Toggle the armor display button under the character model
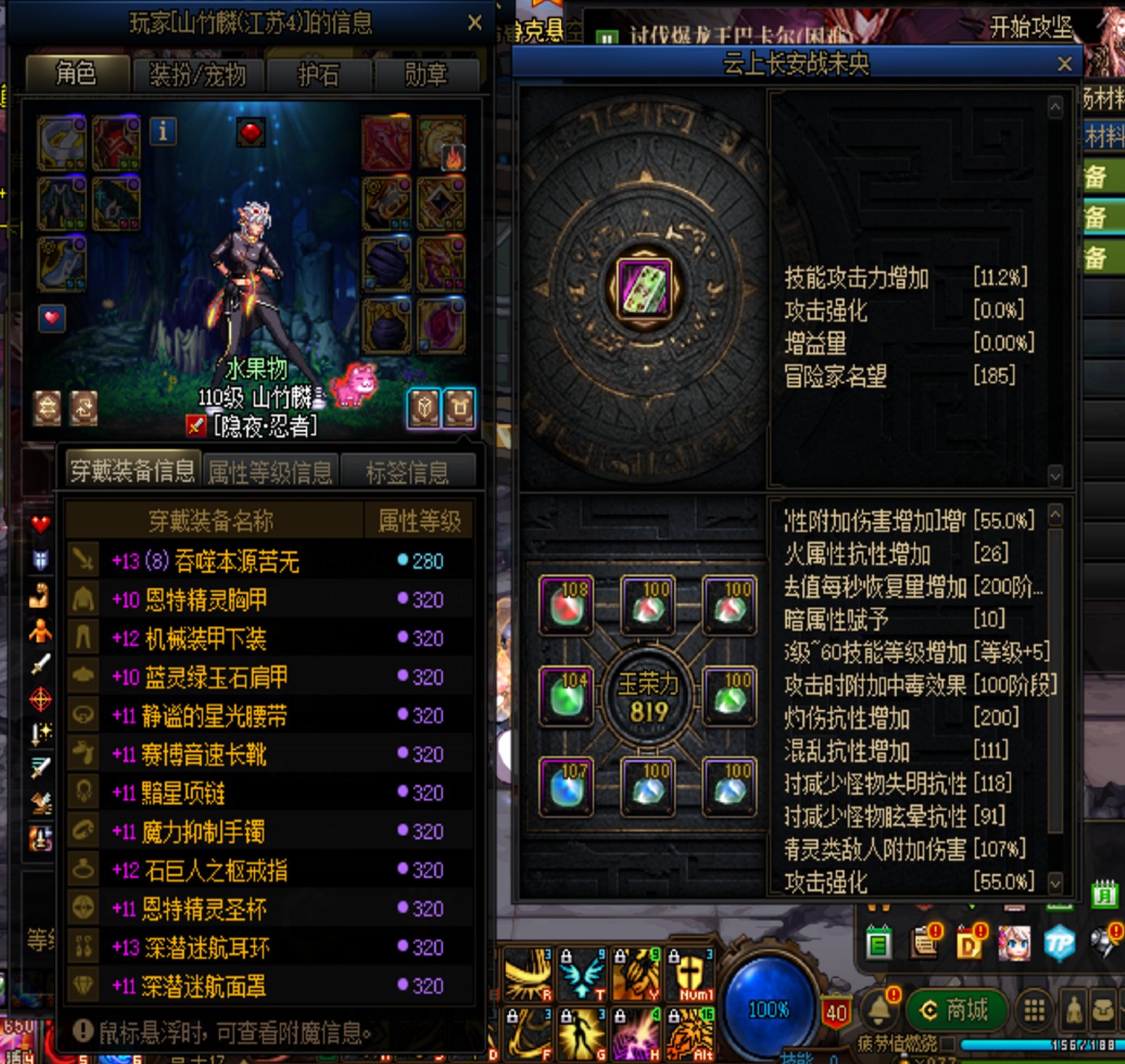 pyautogui.click(x=462, y=409)
